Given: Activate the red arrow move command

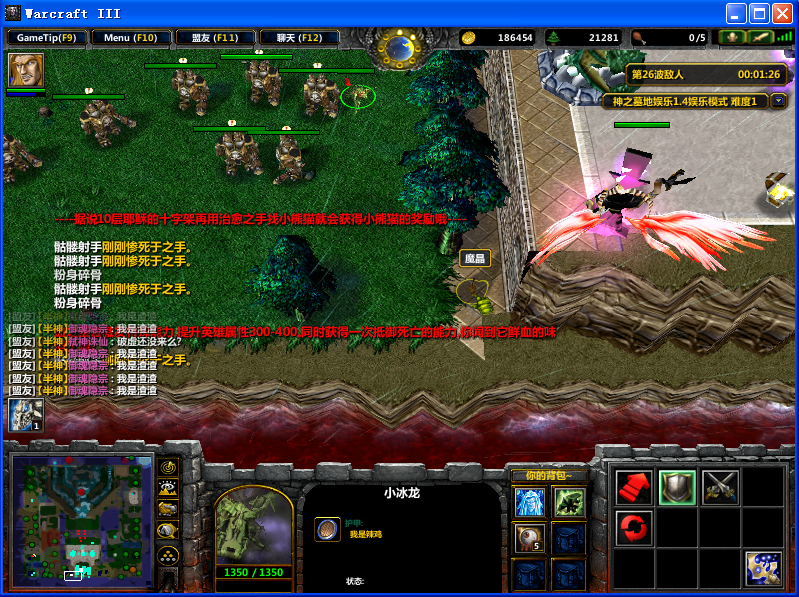Looking at the screenshot, I should (x=633, y=487).
